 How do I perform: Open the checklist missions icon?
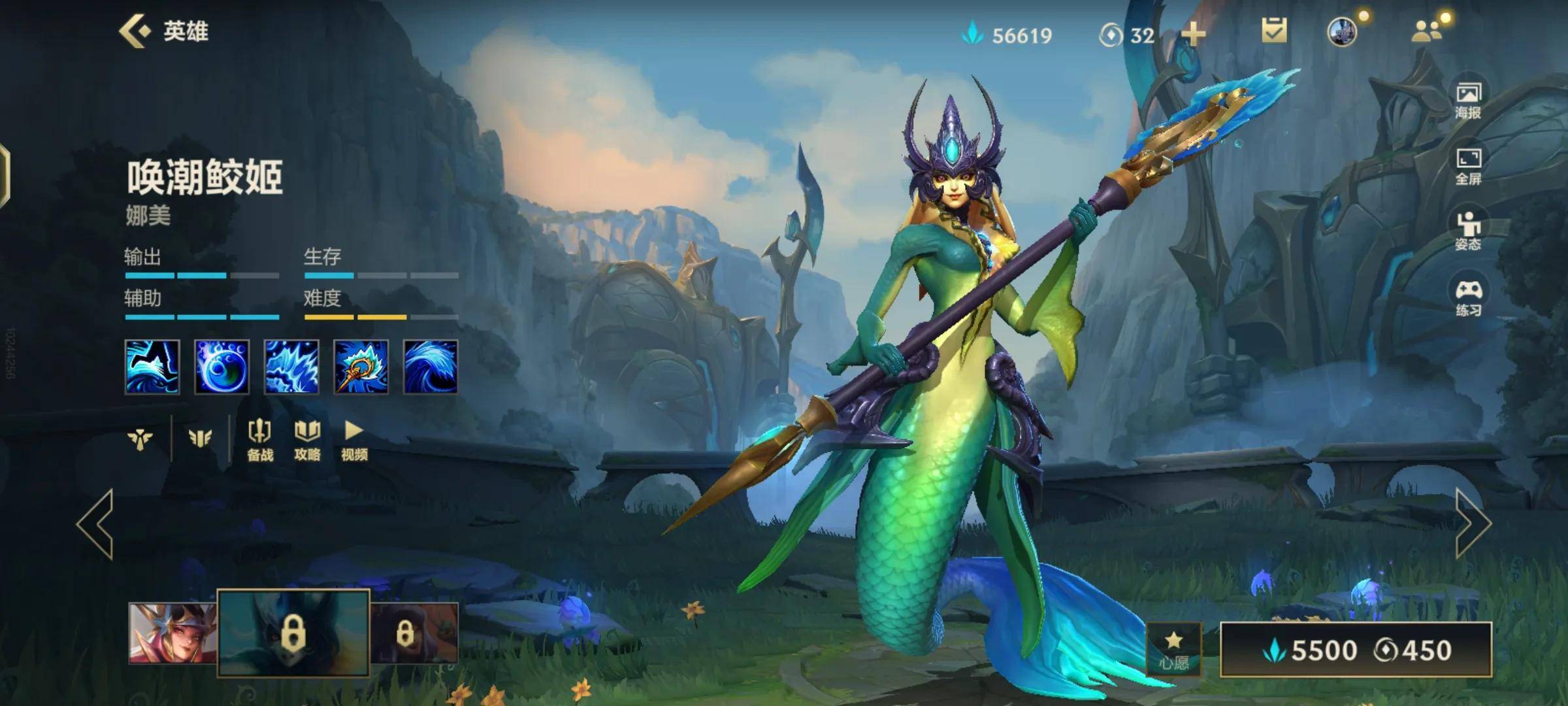coord(1273,31)
